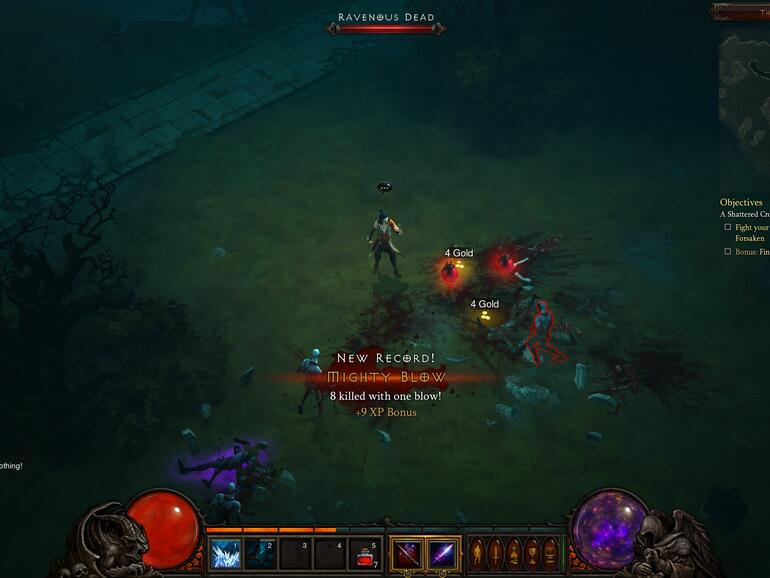Open the last menu button, right of the chalice
Viewport: 770px width, 578px height.
[549, 553]
